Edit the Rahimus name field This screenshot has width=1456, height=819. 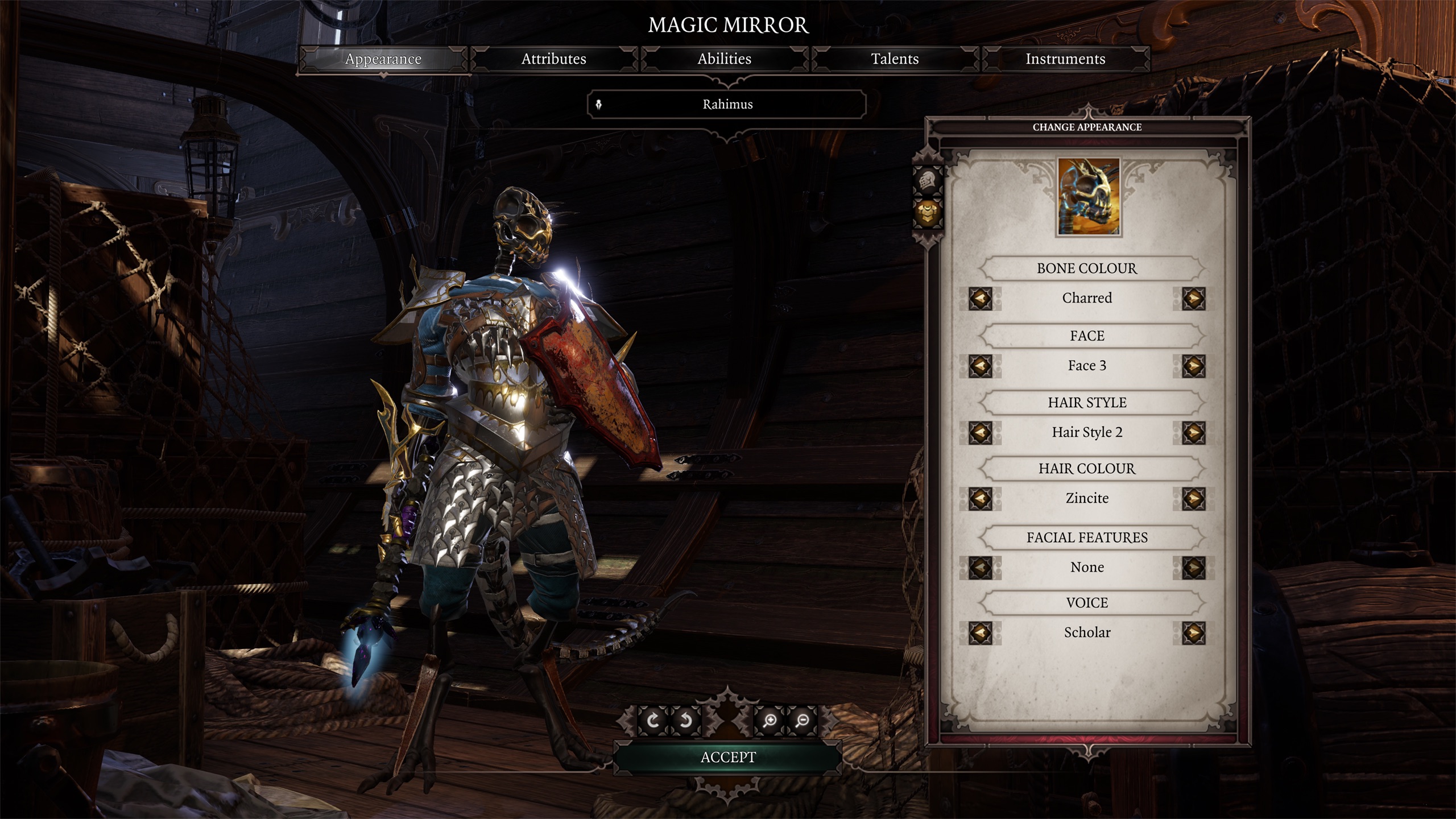click(x=727, y=105)
